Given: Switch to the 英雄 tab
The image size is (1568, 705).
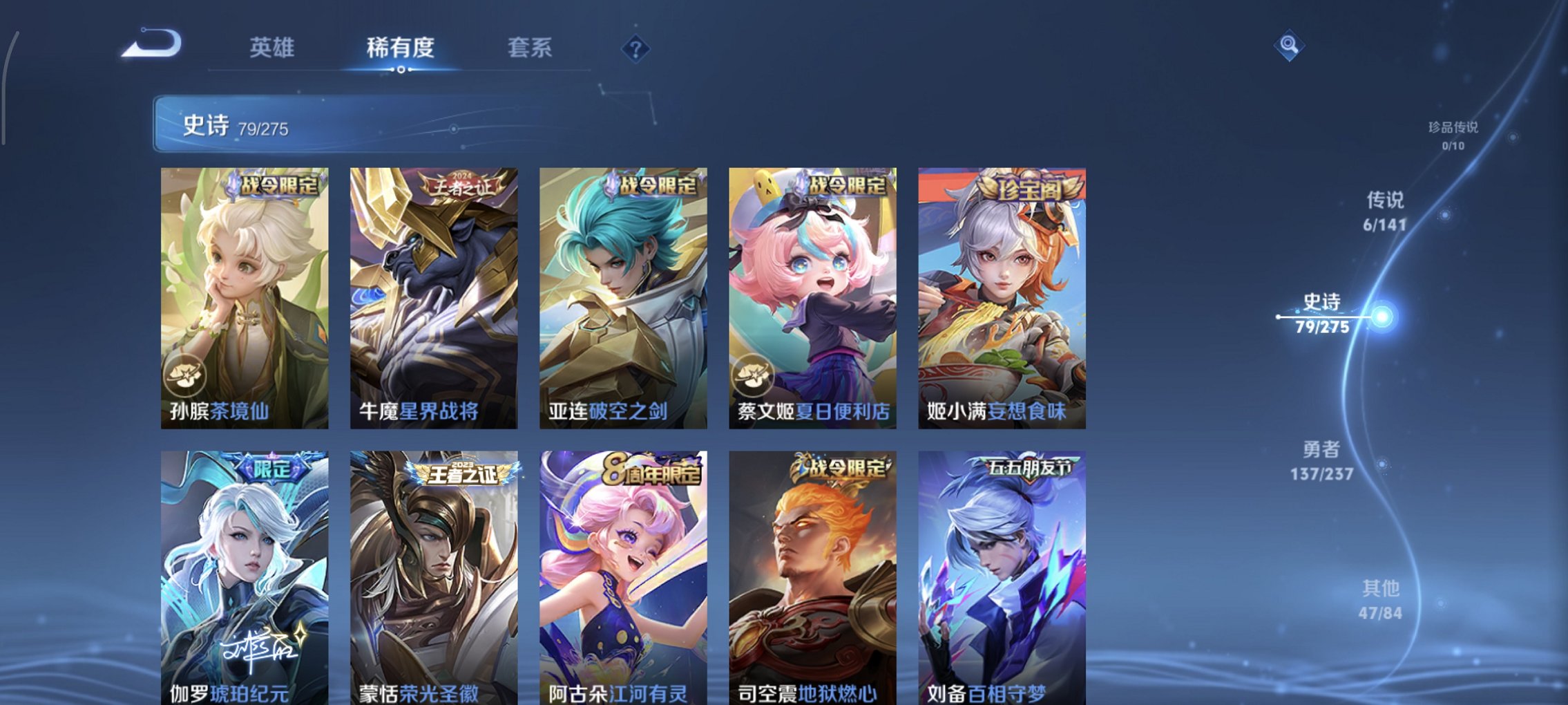Looking at the screenshot, I should 274,48.
